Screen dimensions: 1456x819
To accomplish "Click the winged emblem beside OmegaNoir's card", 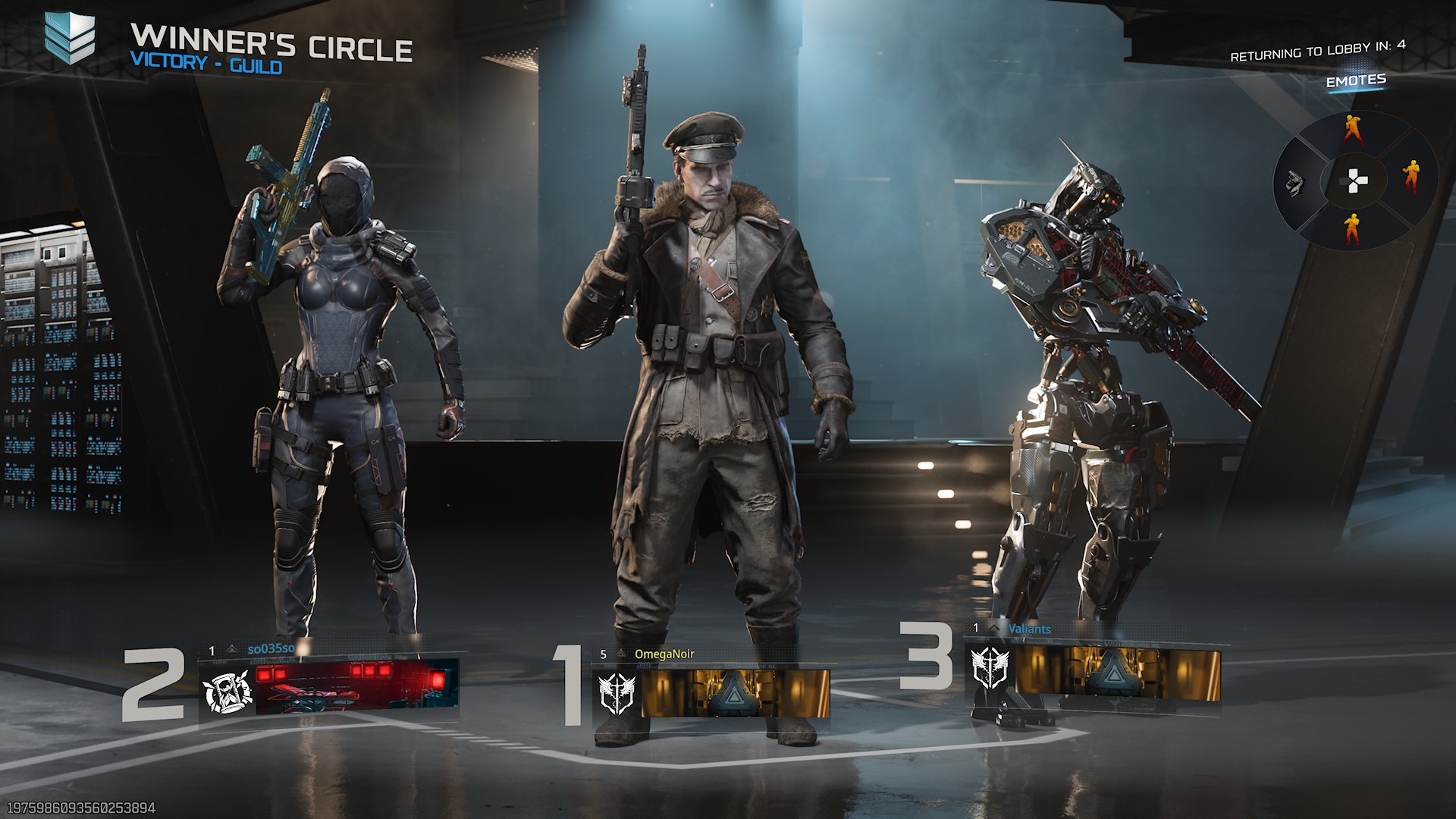I will [x=617, y=693].
